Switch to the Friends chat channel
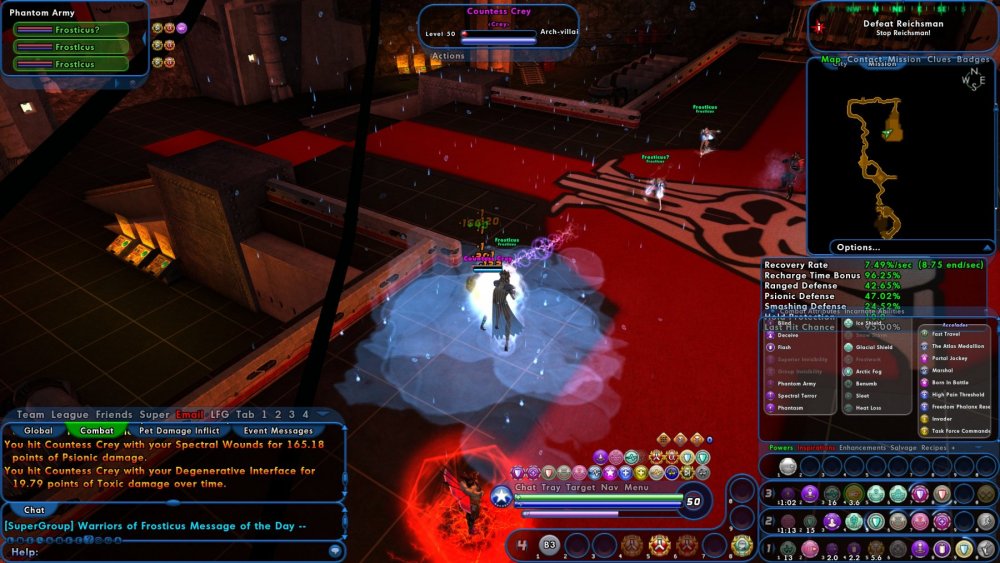This screenshot has width=1000, height=563. pyautogui.click(x=114, y=414)
